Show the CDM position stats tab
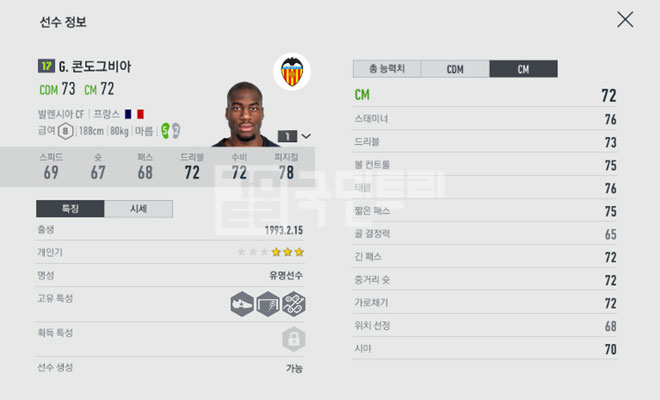 tap(455, 69)
